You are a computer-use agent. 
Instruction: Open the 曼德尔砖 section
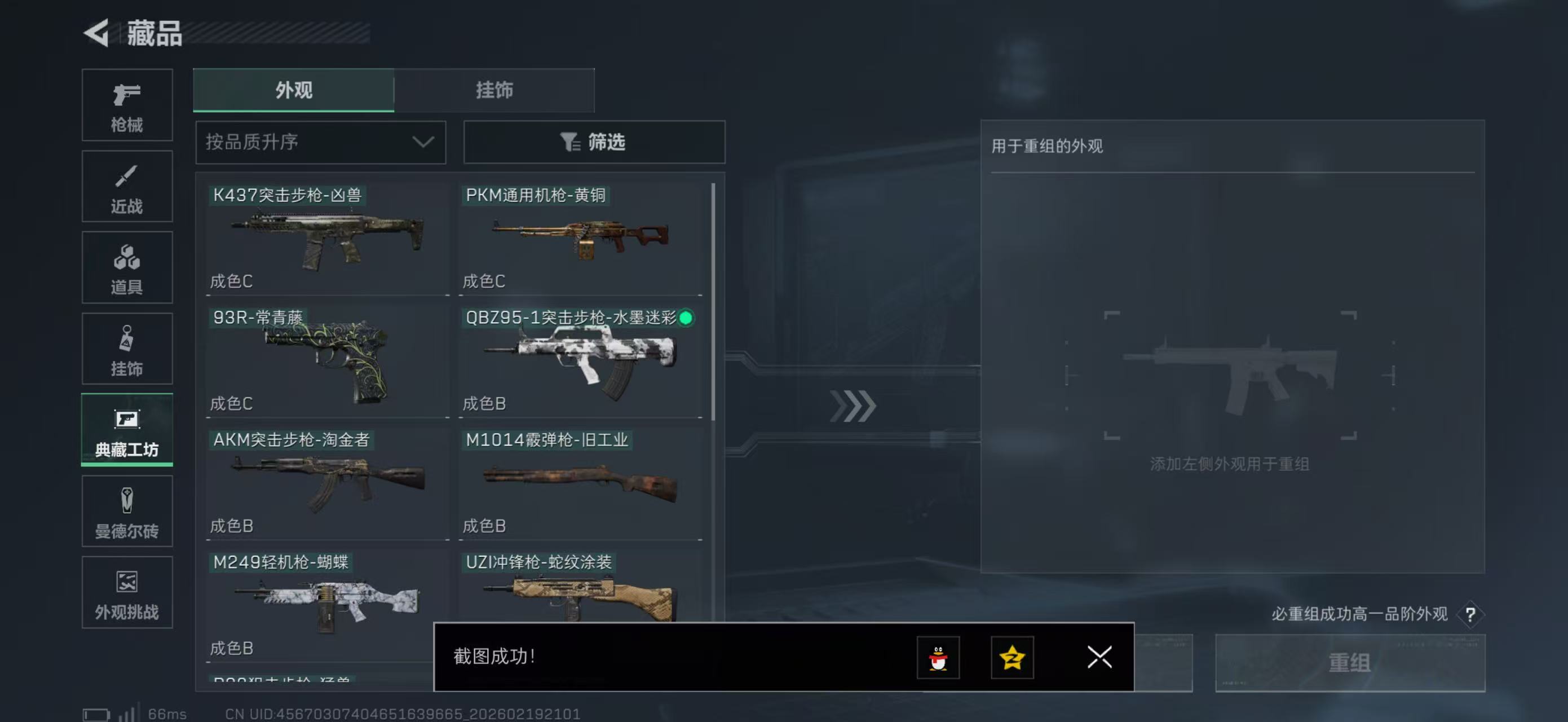[x=127, y=512]
